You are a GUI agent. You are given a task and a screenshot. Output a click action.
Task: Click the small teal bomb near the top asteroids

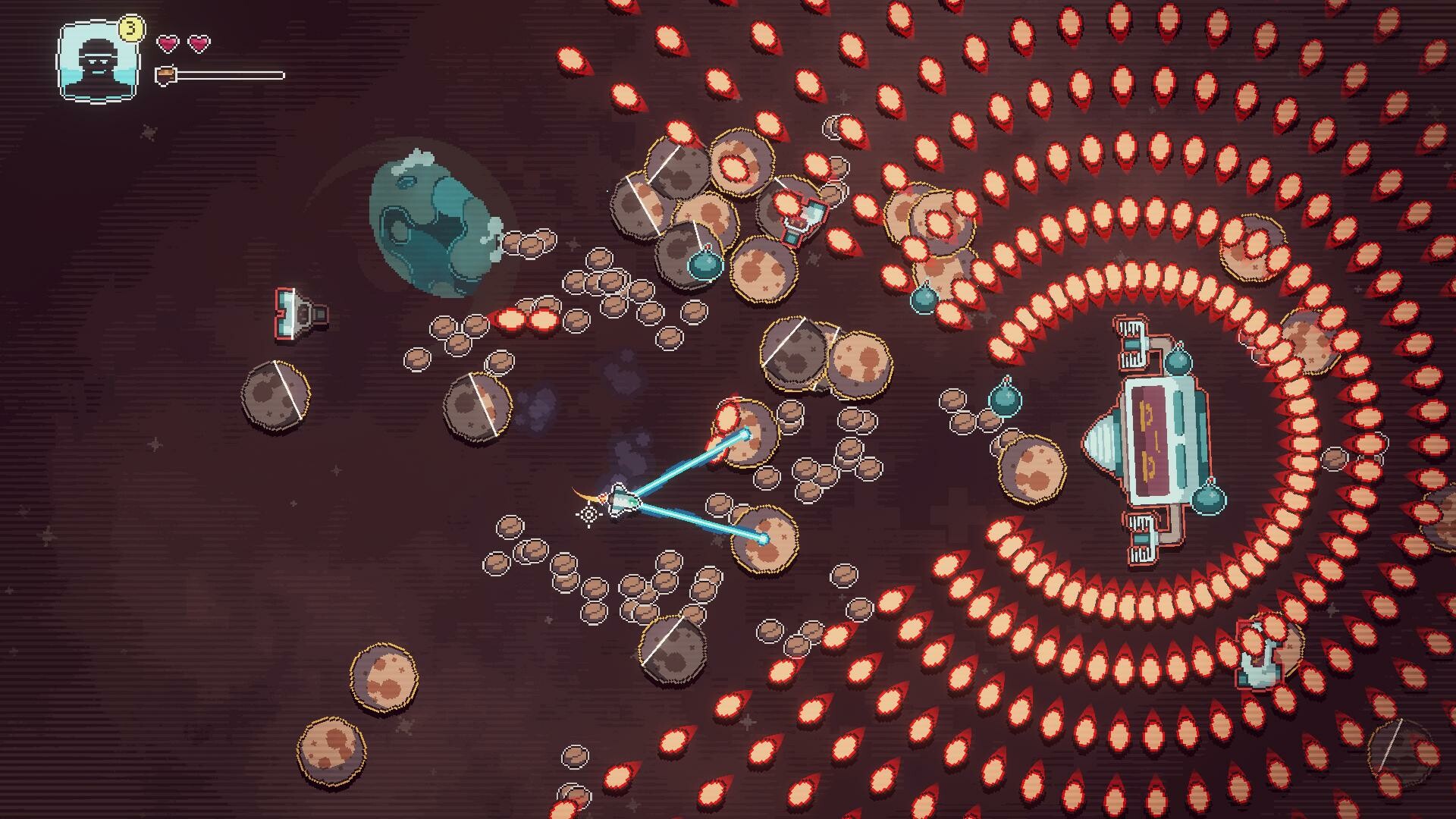coord(705,267)
